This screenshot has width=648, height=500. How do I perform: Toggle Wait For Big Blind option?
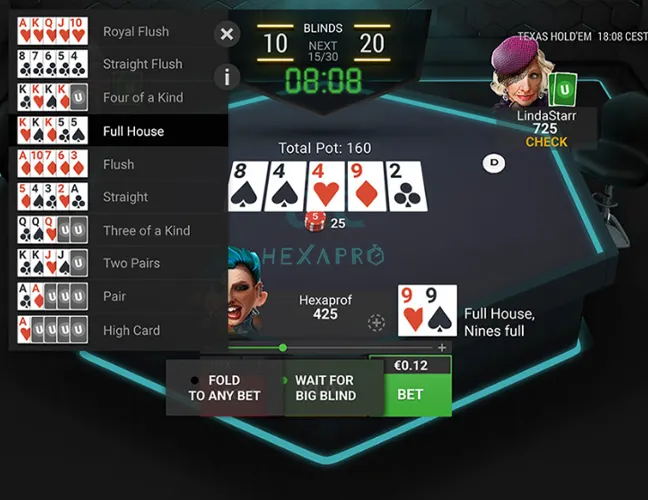[324, 388]
